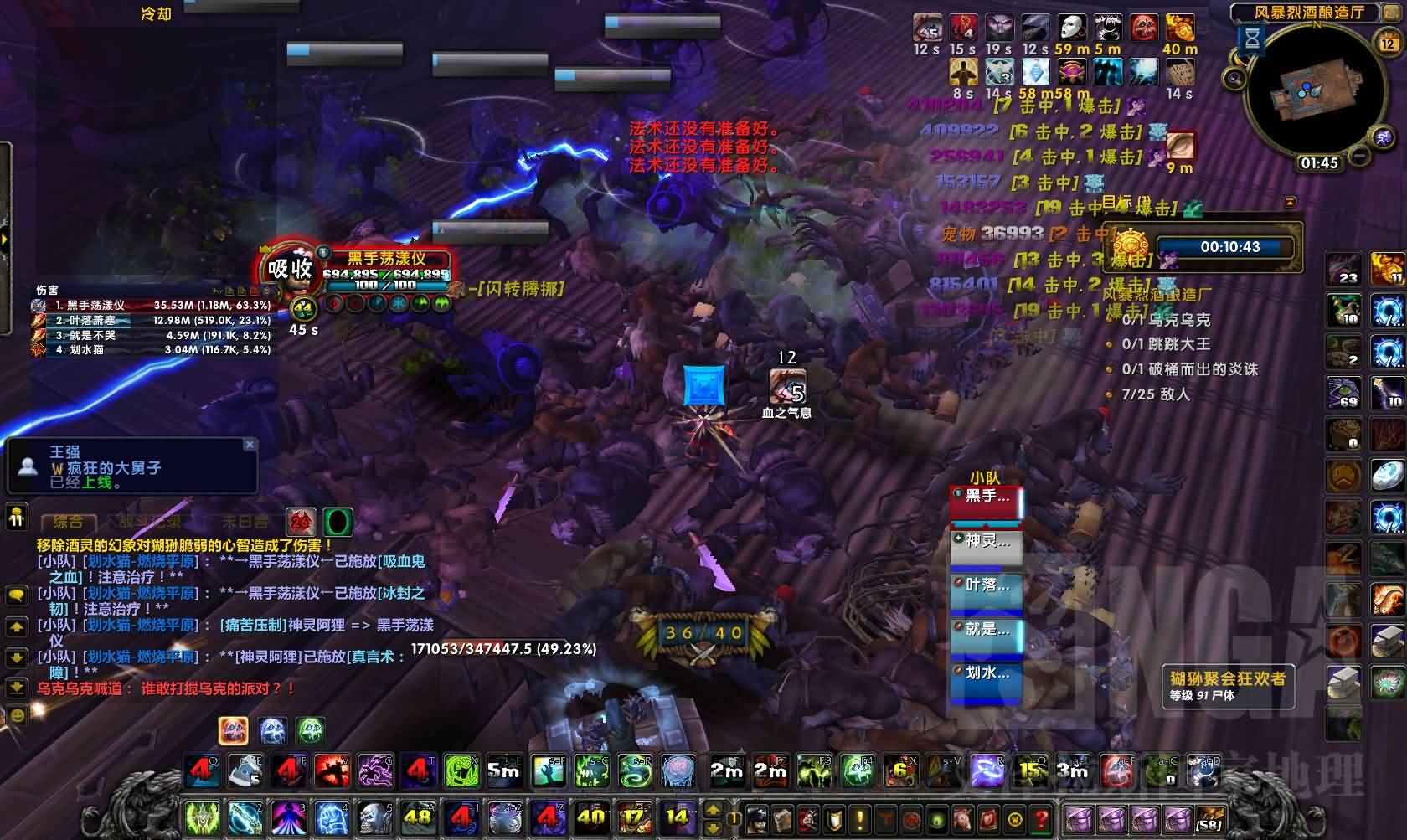Viewport: 1407px width, 840px height.
Task: Close the 王强 online notification toast
Action: pyautogui.click(x=249, y=445)
